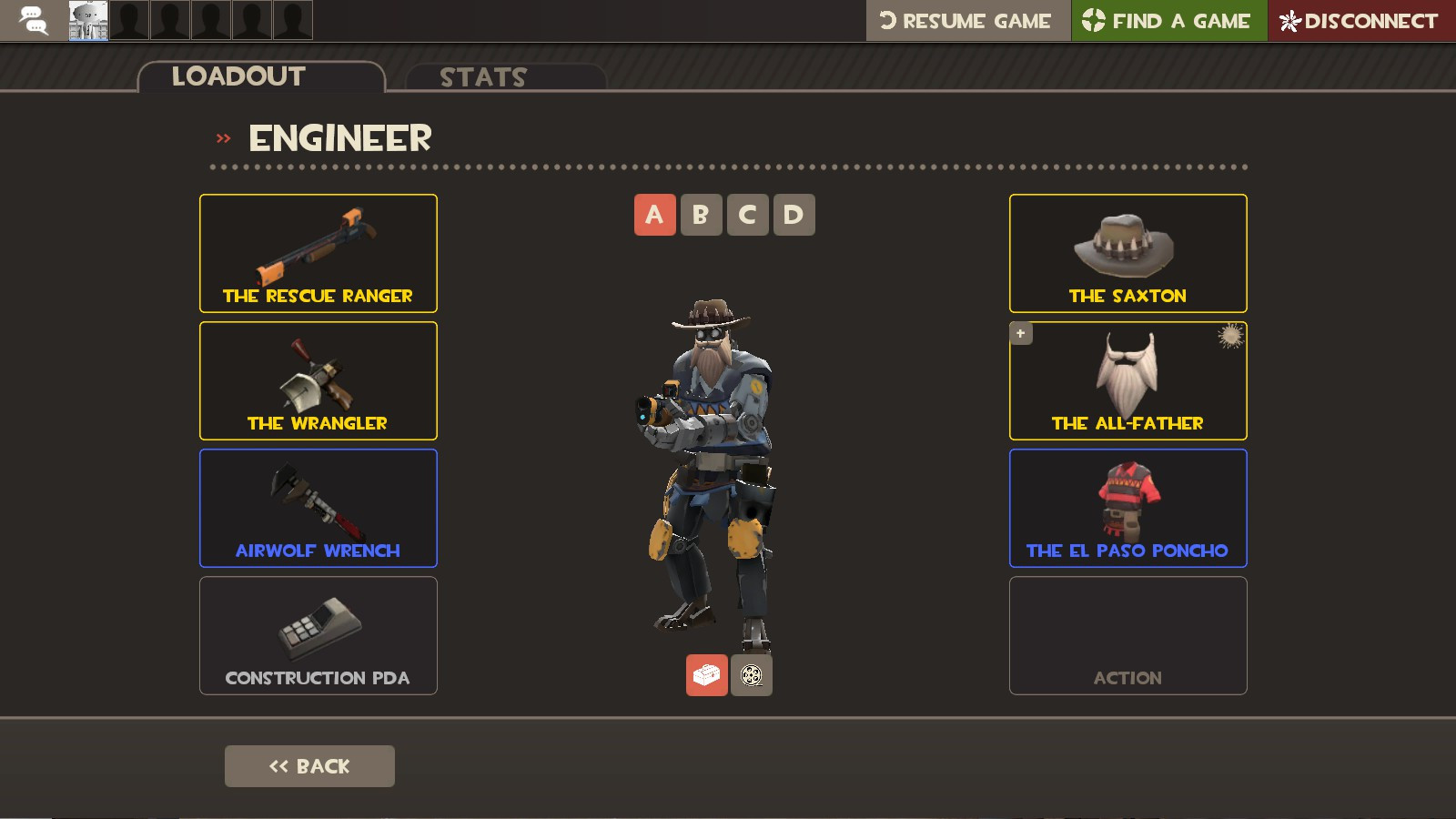
Task: Switch to loadout preset C
Action: point(747,215)
